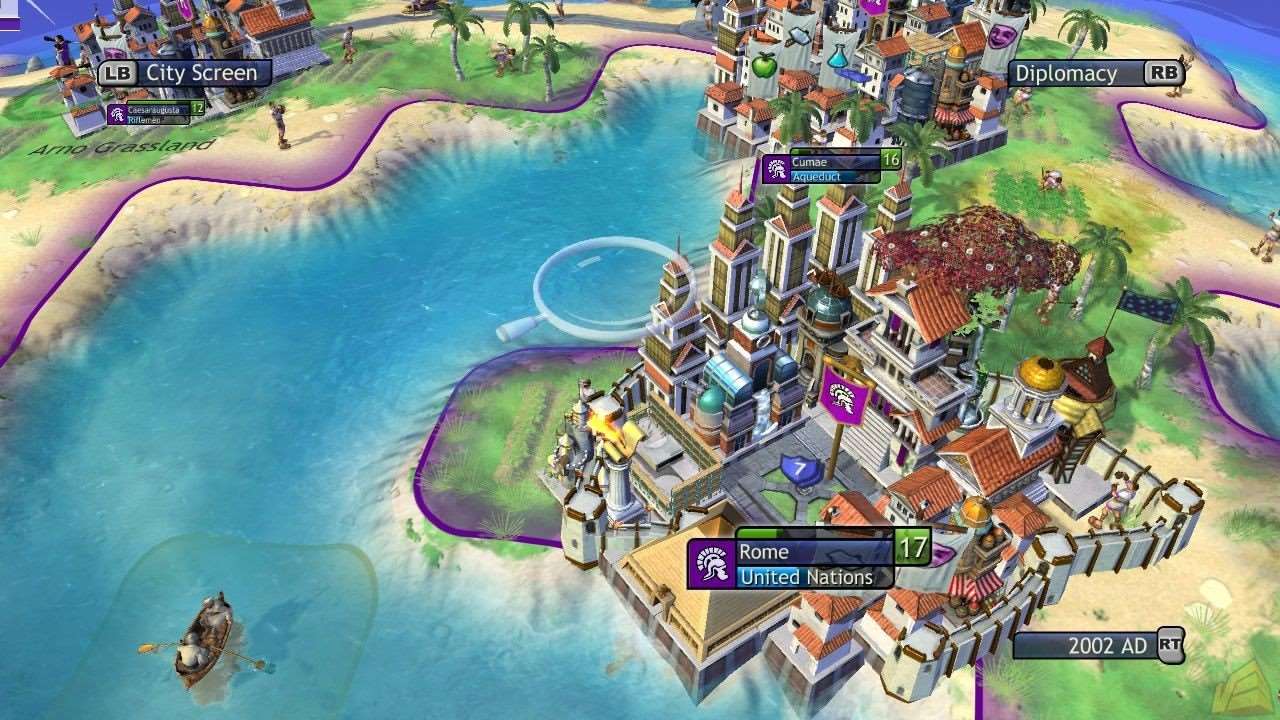Open the City Screen
The image size is (1280, 720).
coord(183,72)
